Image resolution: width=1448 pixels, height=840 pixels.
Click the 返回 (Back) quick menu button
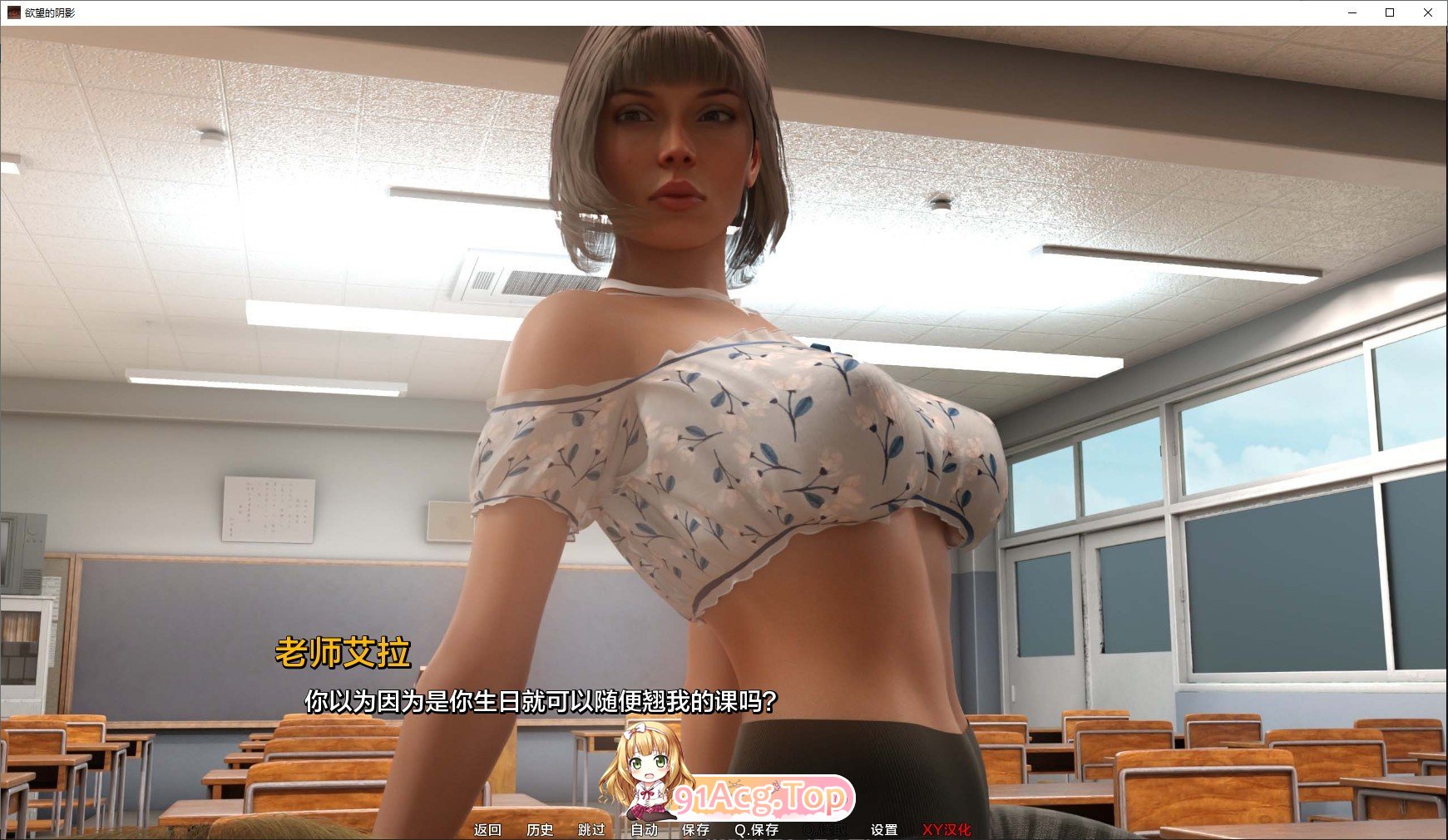point(487,829)
